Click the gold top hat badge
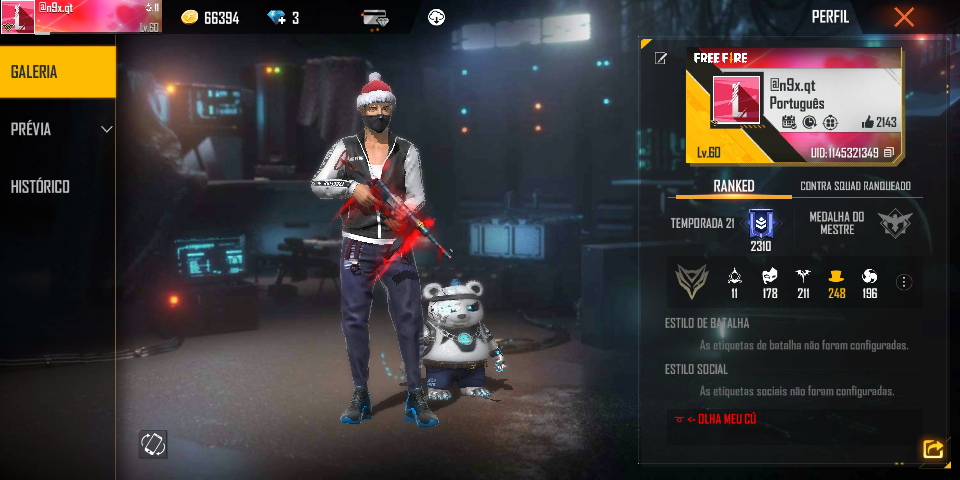The image size is (960, 480). tap(836, 276)
